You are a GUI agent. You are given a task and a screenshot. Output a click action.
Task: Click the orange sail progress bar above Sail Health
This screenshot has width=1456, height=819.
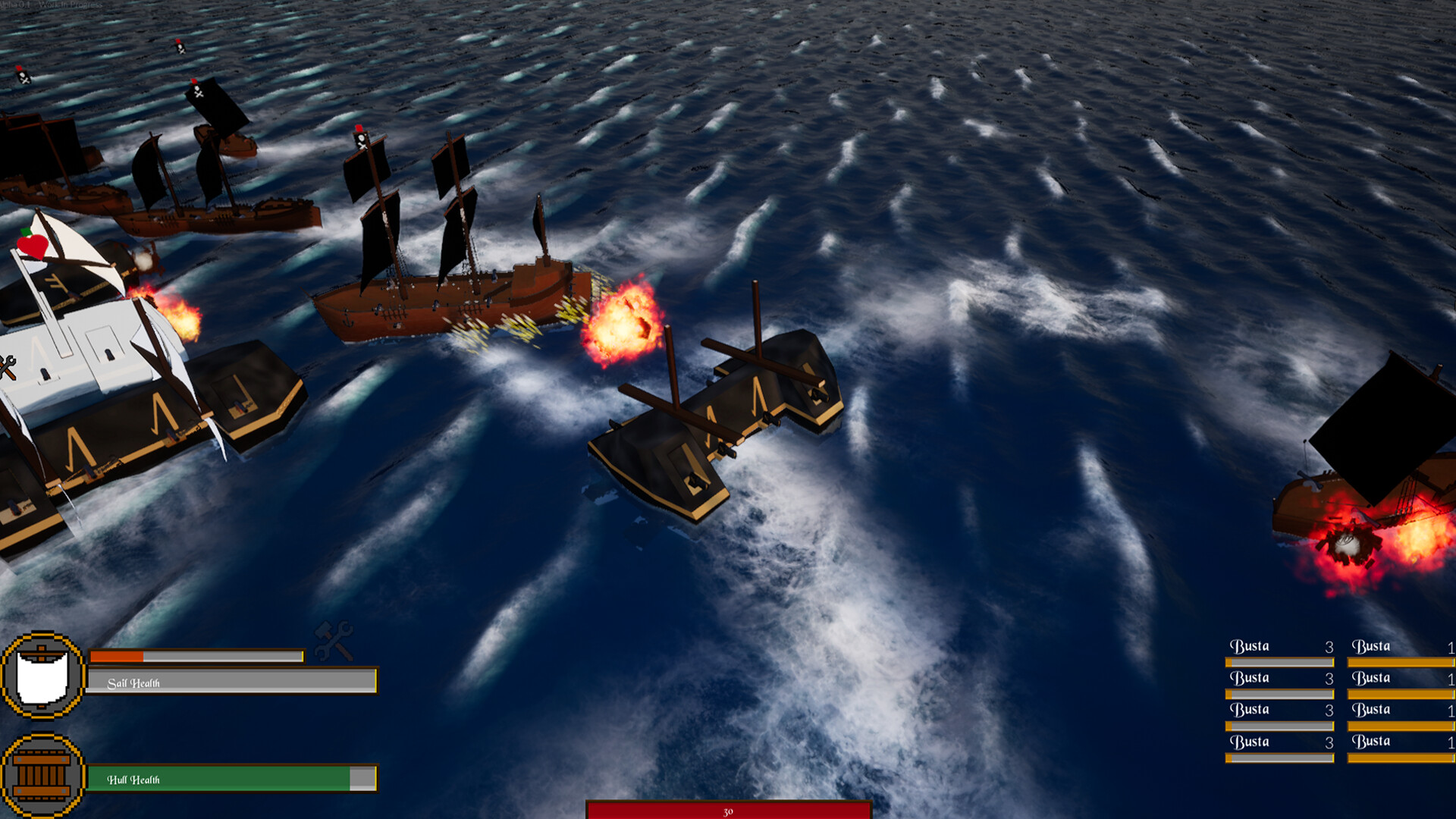click(x=118, y=657)
